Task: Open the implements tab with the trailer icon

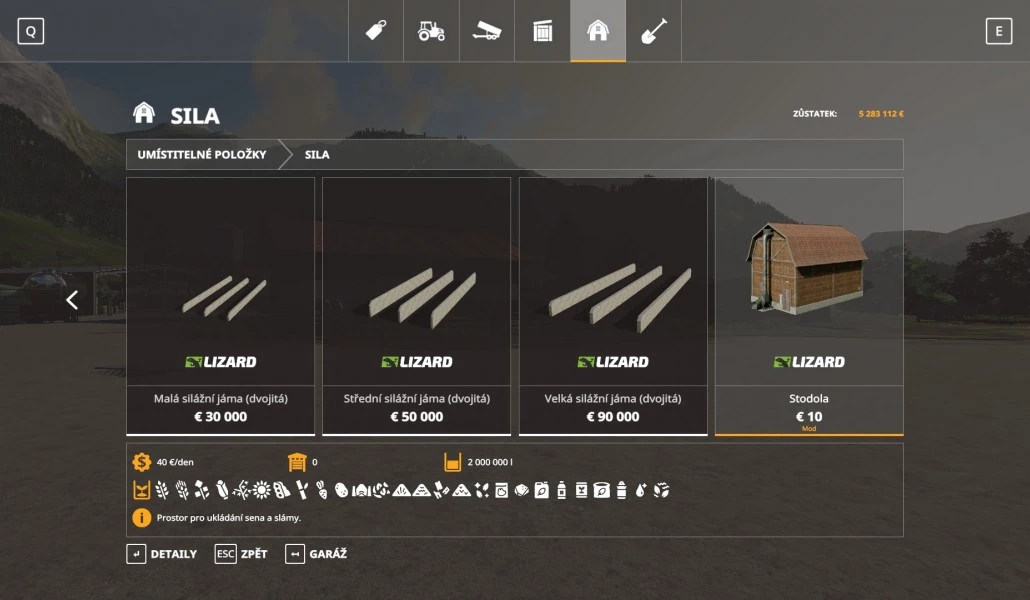Action: point(487,31)
